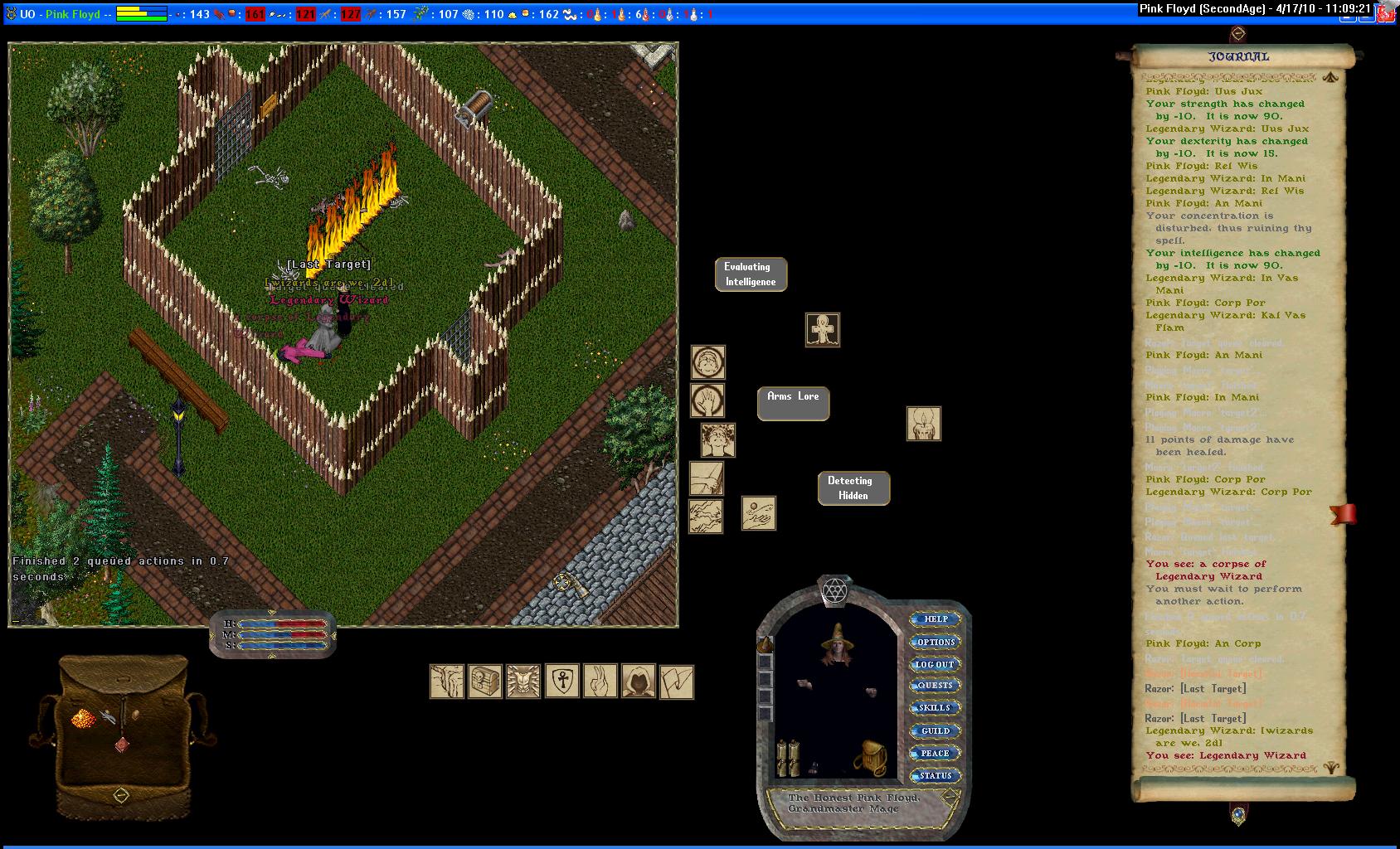Minimize the journal scroll using top emblem
The height and width of the screenshot is (849, 1400).
[x=1237, y=34]
